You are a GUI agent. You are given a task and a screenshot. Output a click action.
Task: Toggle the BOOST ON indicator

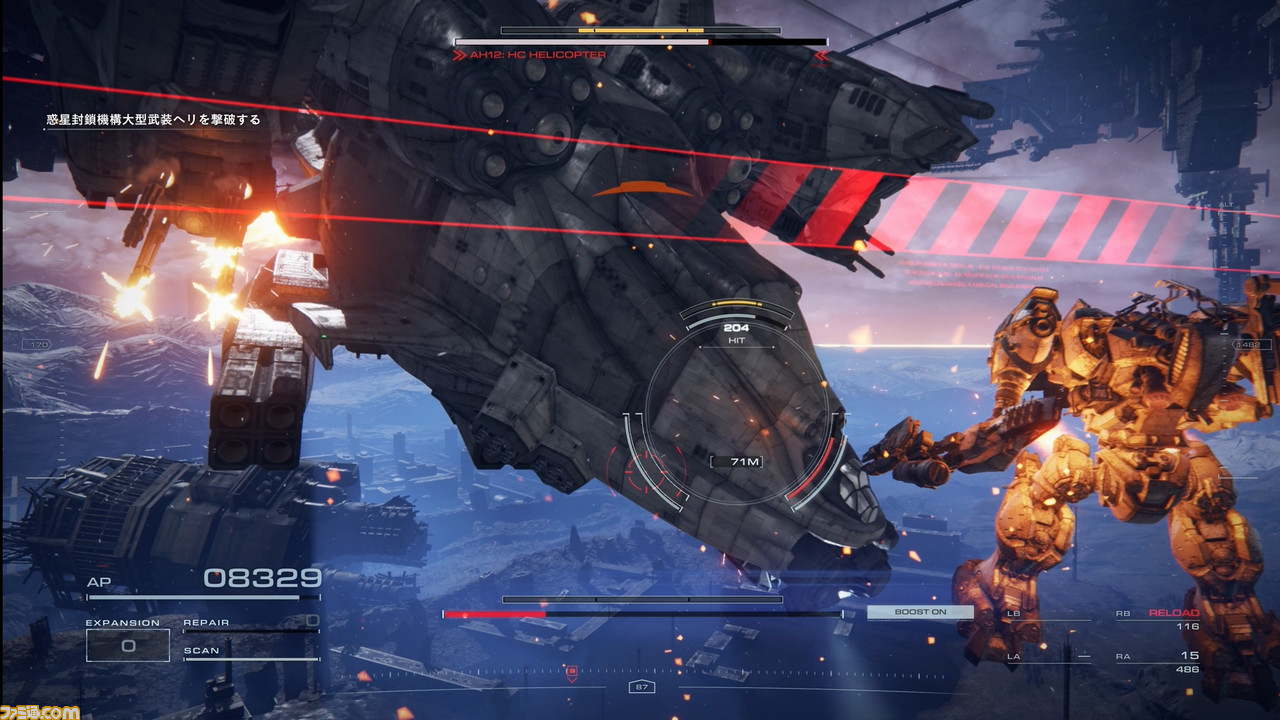coord(920,612)
